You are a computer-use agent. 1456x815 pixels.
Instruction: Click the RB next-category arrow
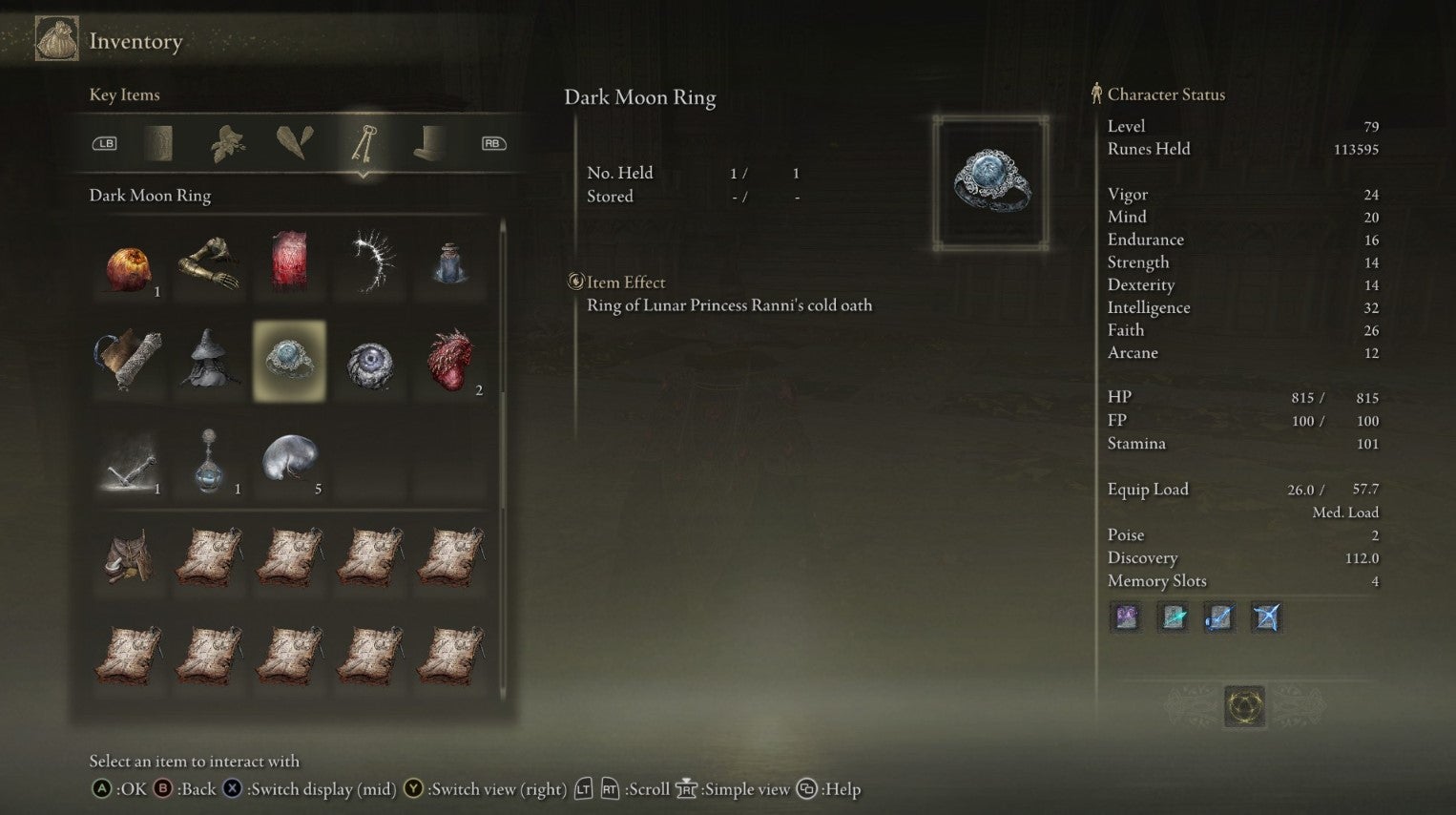pos(492,142)
